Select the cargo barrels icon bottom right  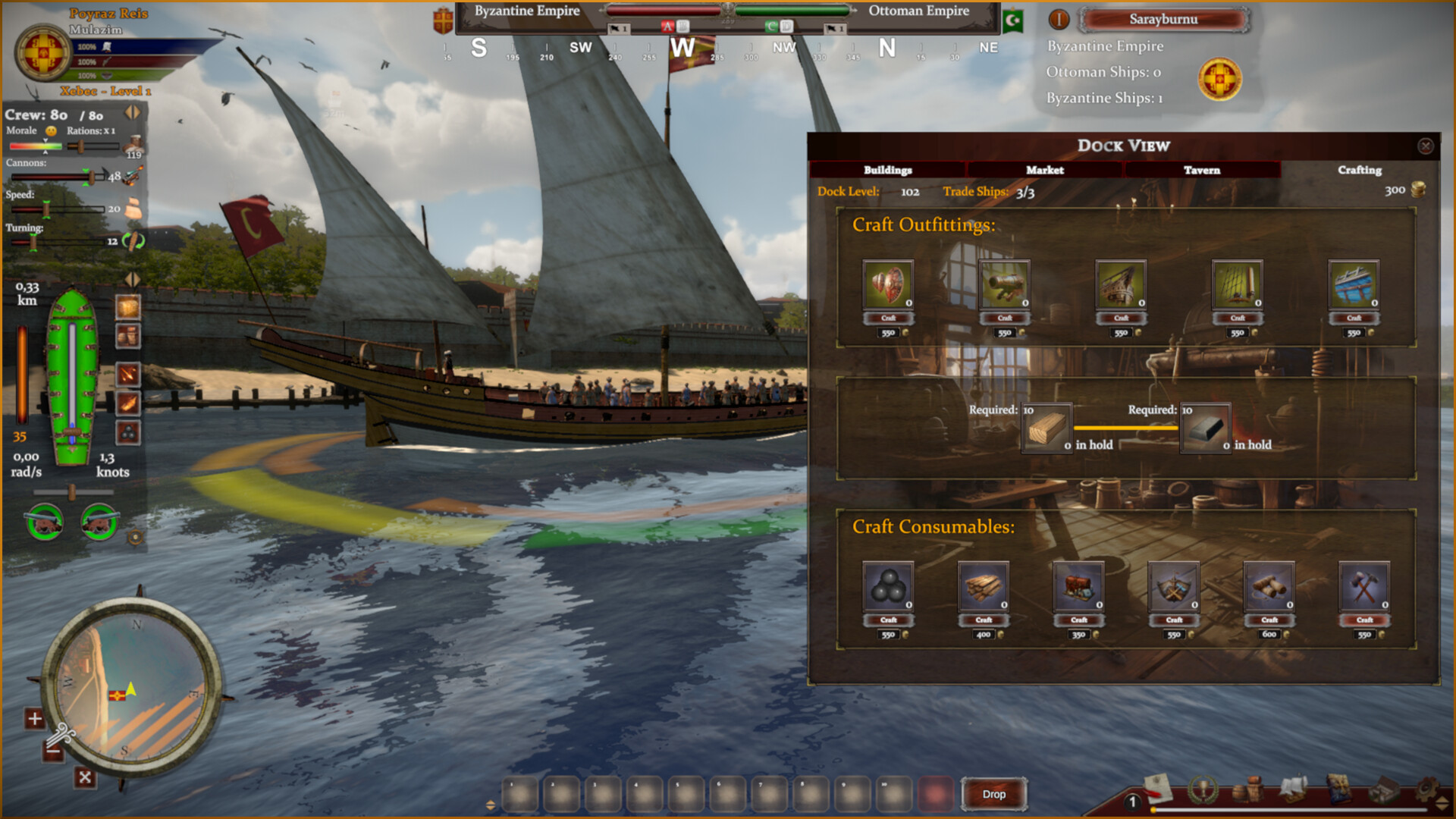(1247, 790)
